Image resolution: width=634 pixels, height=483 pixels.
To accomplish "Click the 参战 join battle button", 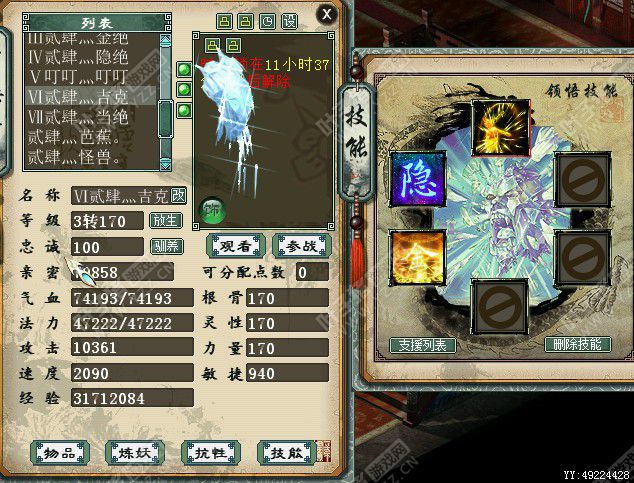I will click(300, 246).
